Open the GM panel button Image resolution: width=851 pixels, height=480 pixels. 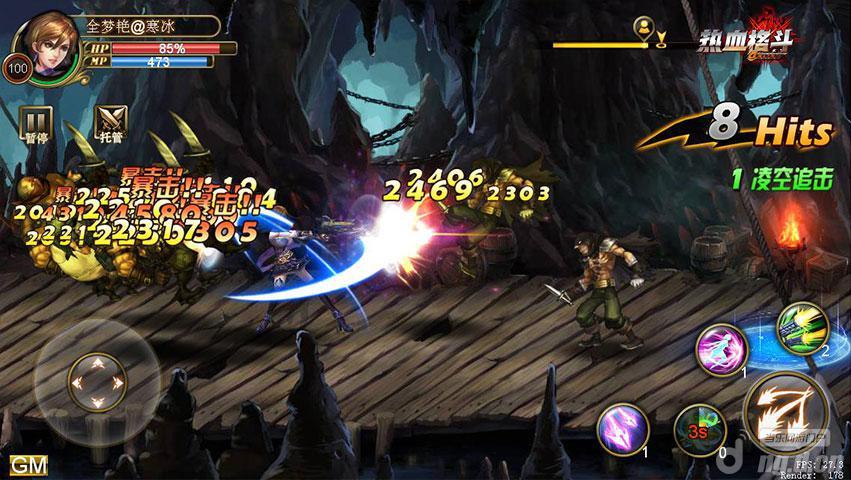[29, 465]
